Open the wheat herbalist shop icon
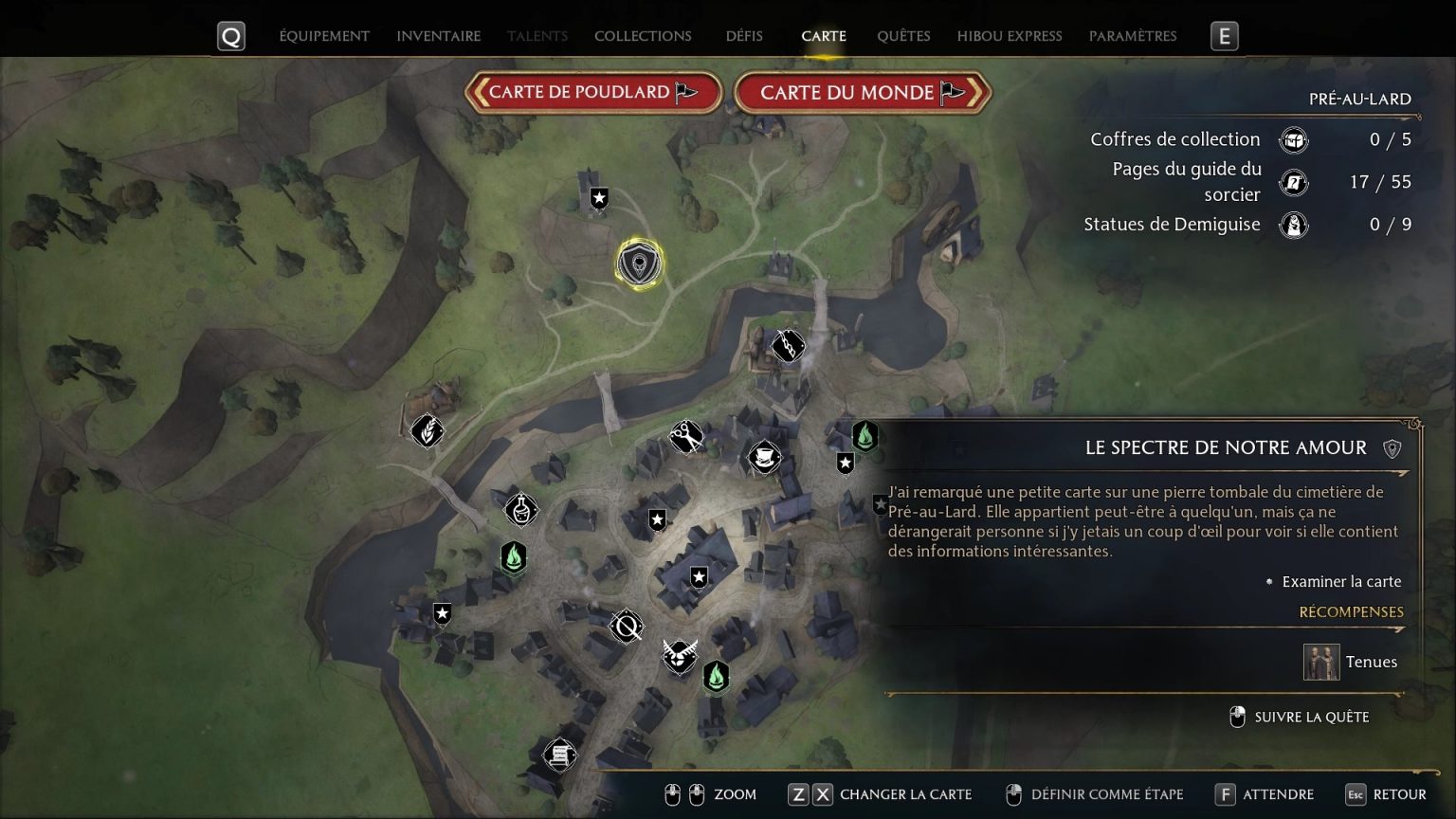Screen dimensions: 1456x819 point(427,431)
